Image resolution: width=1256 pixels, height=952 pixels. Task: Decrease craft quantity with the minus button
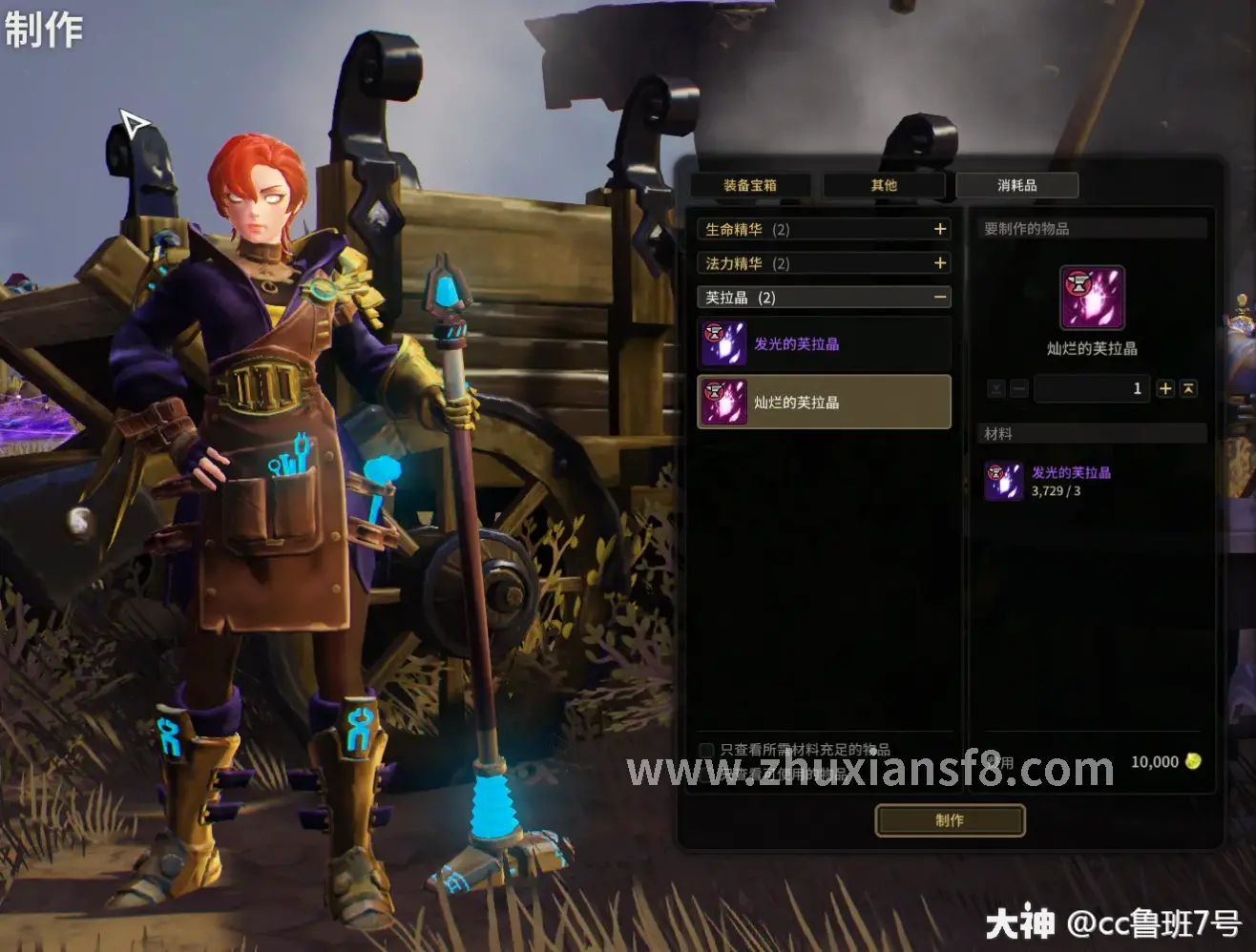1019,388
